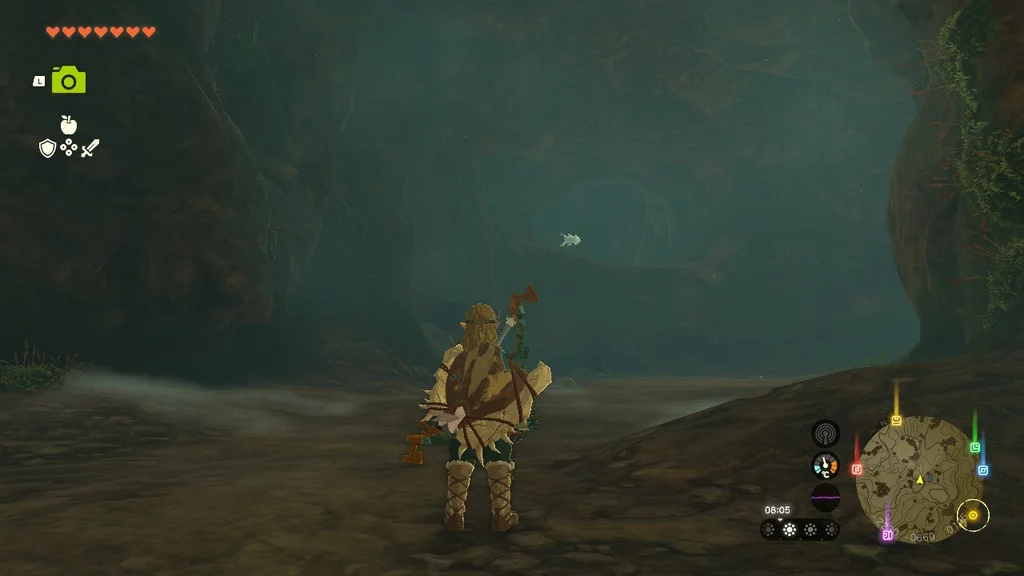The width and height of the screenshot is (1024, 576).
Task: Select the green marker on the minimap
Action: [x=975, y=447]
